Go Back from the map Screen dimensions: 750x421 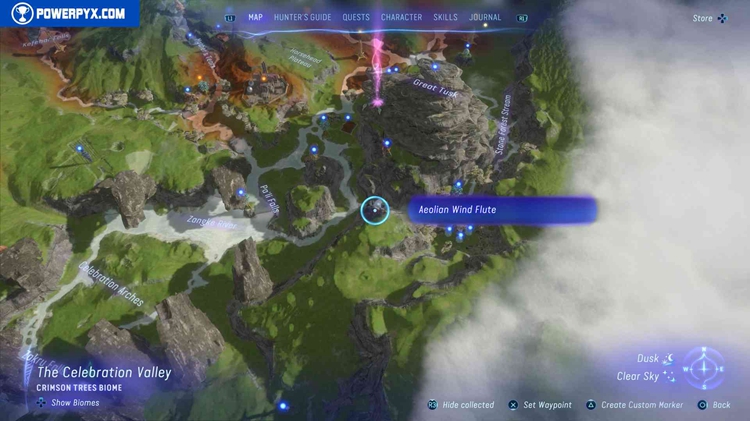[715, 405]
